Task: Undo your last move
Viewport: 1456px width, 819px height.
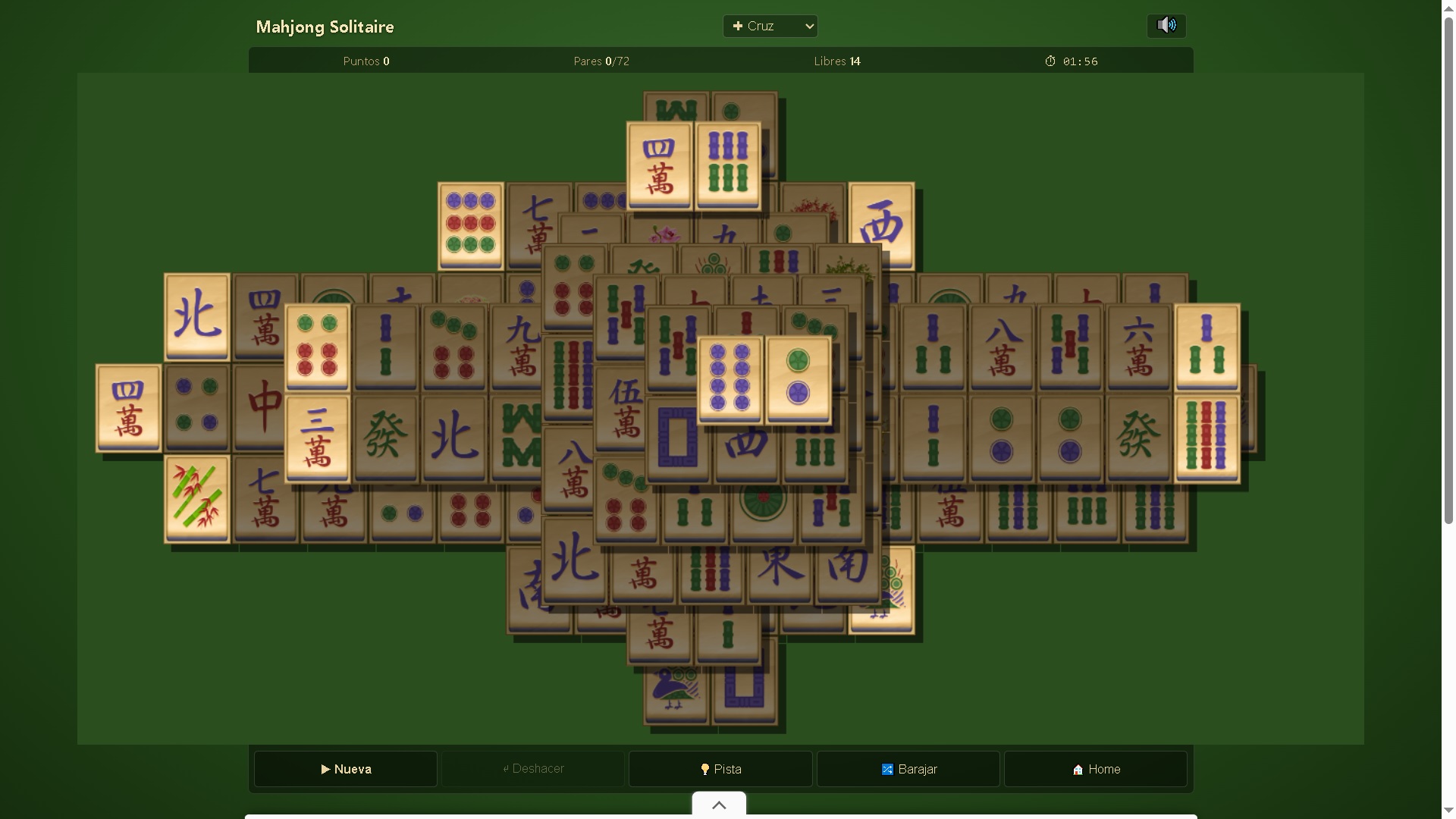Action: point(534,769)
